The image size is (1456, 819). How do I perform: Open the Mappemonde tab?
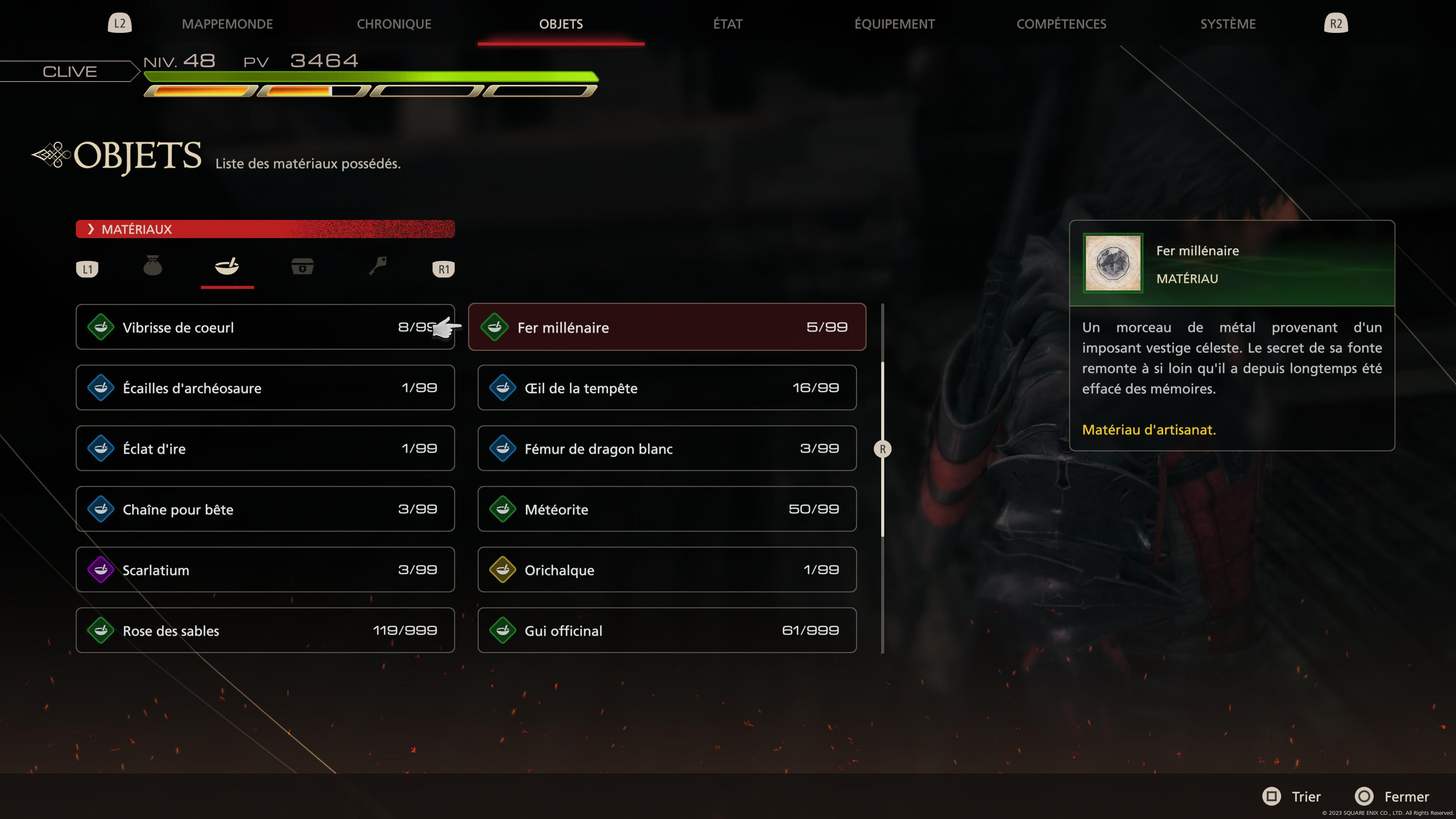click(x=227, y=24)
